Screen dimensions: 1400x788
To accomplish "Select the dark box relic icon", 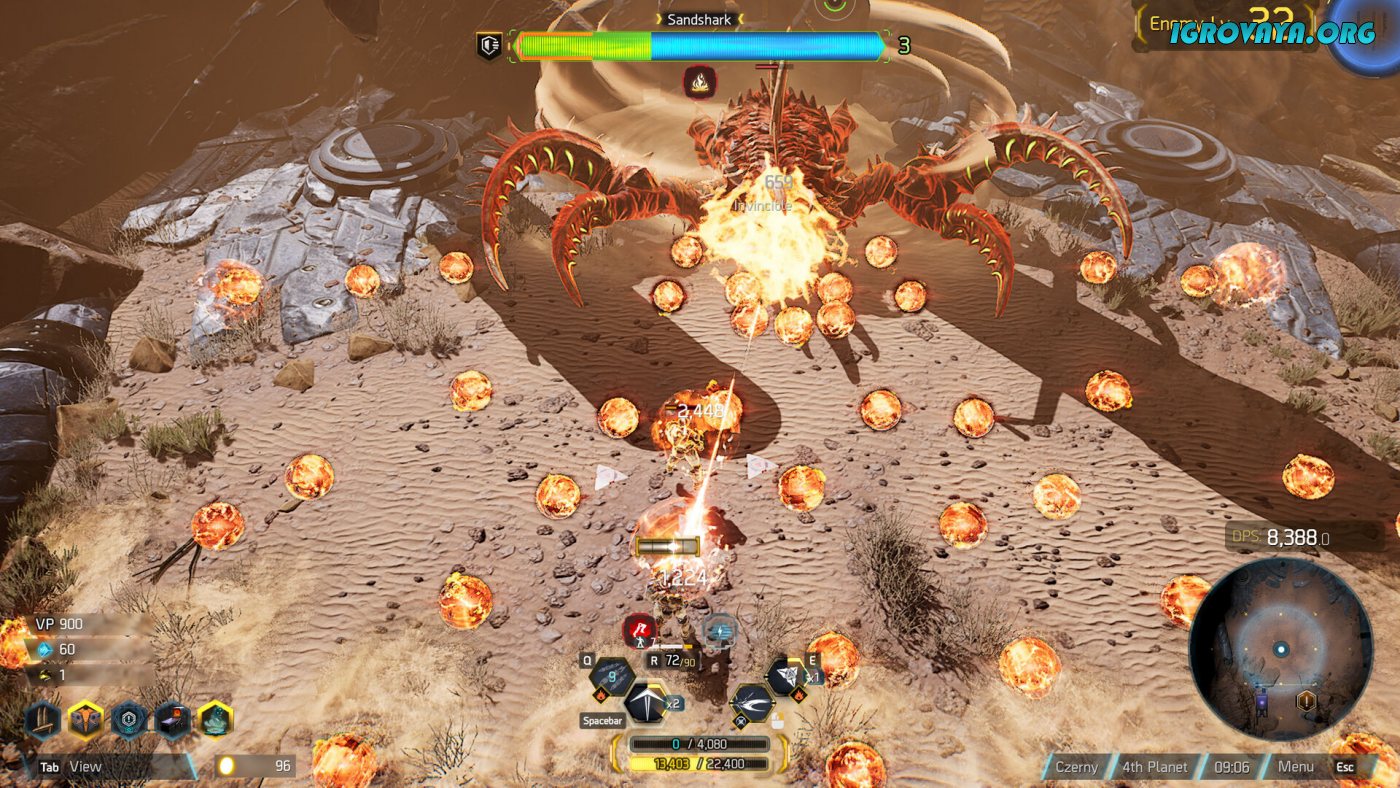I will point(172,719).
